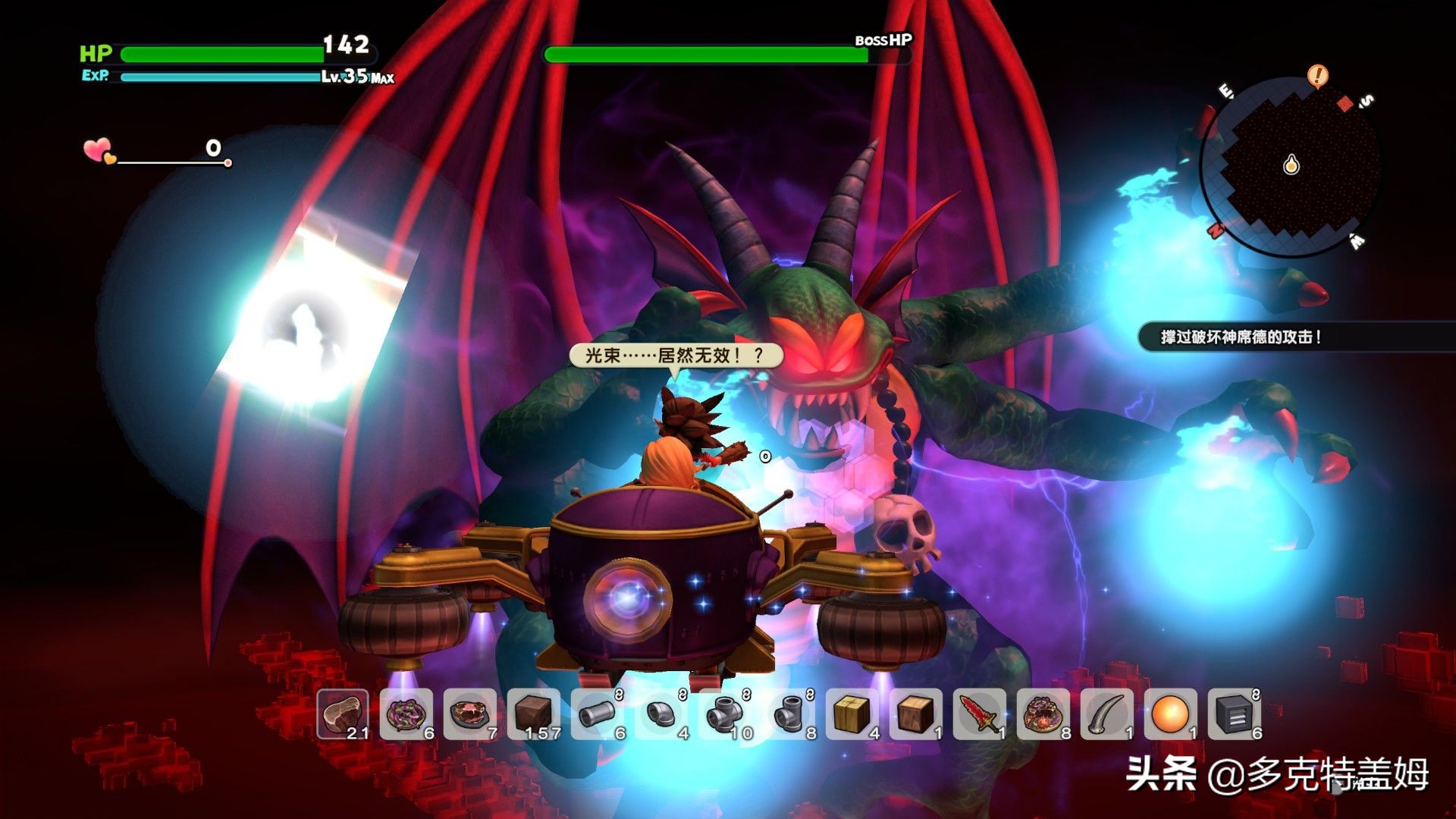Pick the yellow wooden crate slot
The width and height of the screenshot is (1456, 819).
tap(852, 714)
